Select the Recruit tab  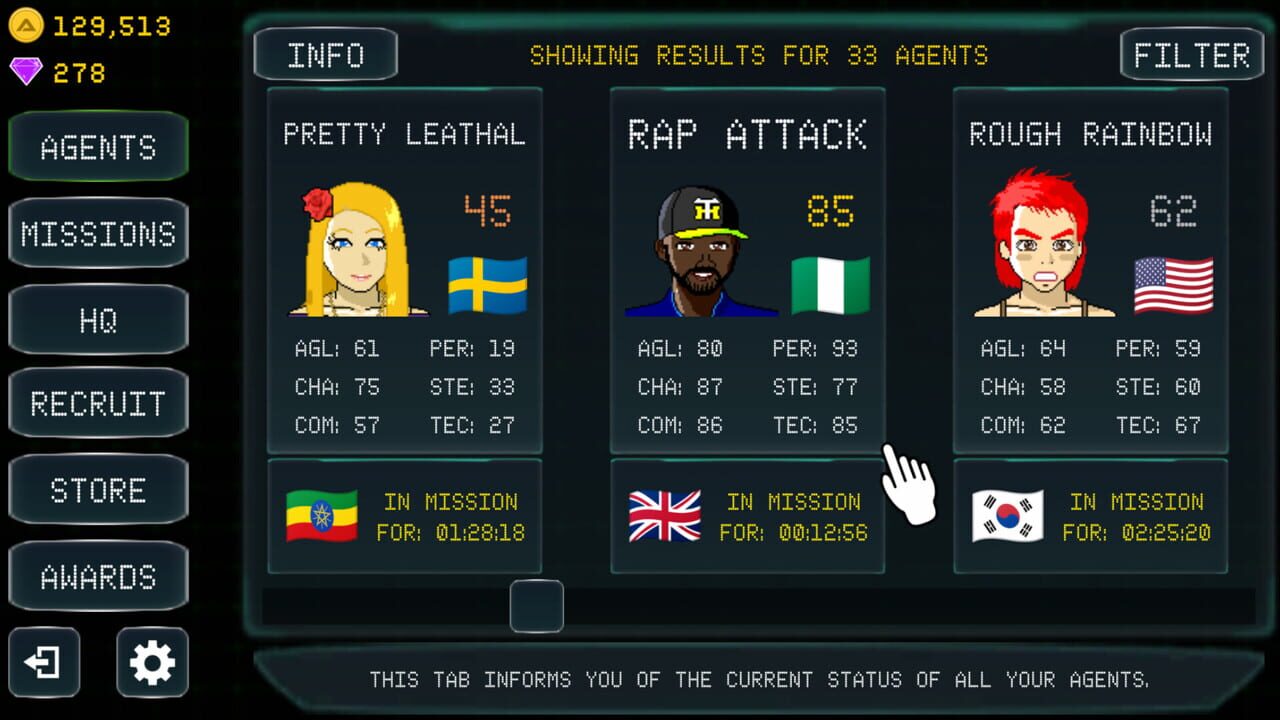98,404
